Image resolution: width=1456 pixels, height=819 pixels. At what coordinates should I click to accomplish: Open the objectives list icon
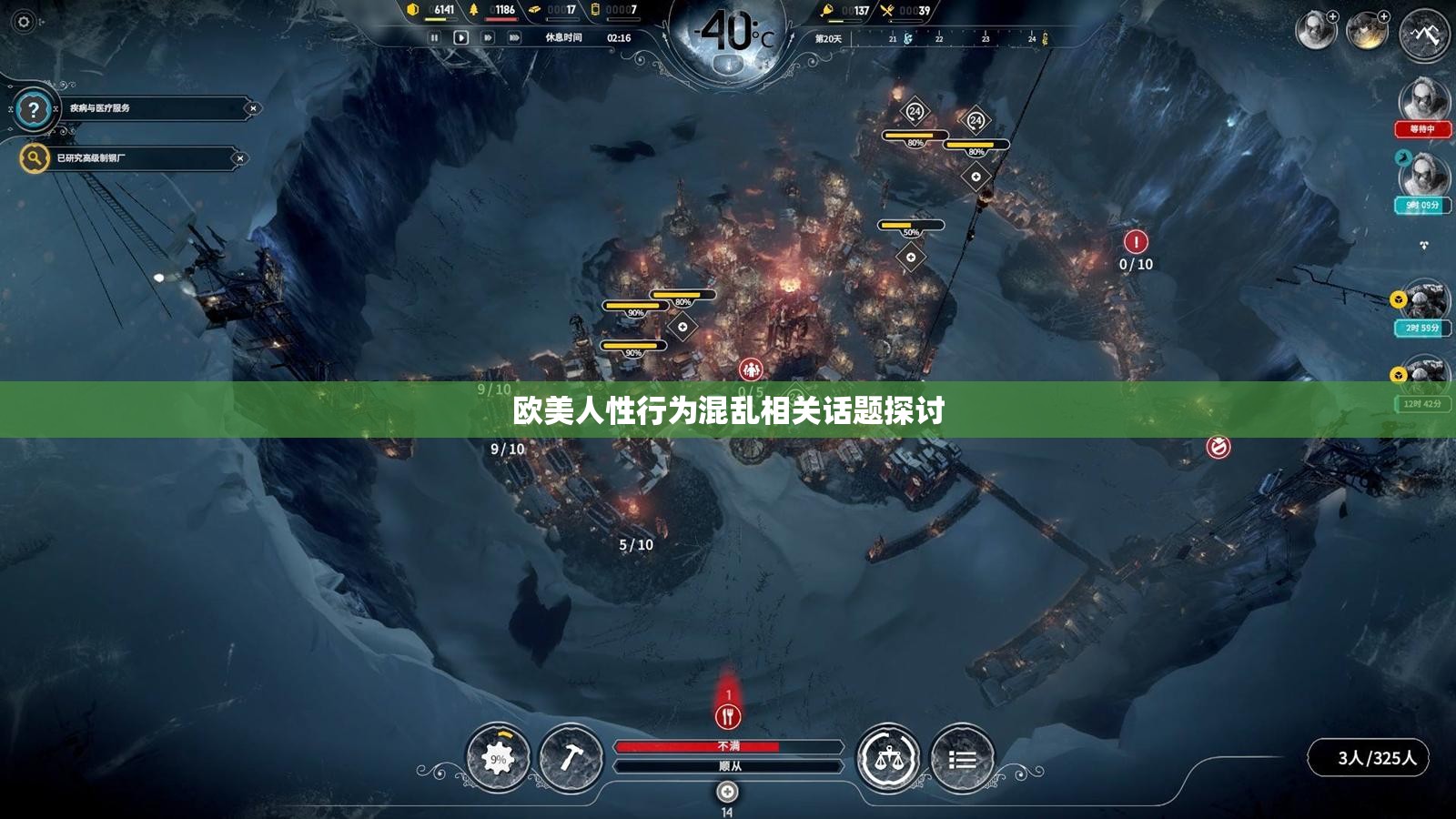(x=965, y=756)
